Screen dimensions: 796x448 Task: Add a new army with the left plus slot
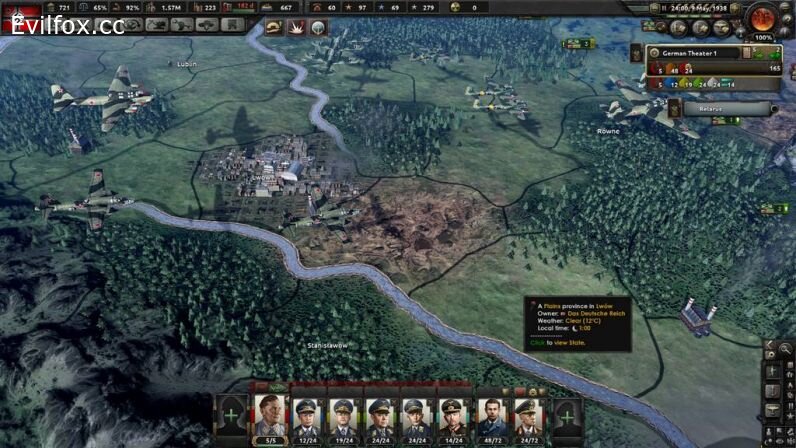[231, 414]
